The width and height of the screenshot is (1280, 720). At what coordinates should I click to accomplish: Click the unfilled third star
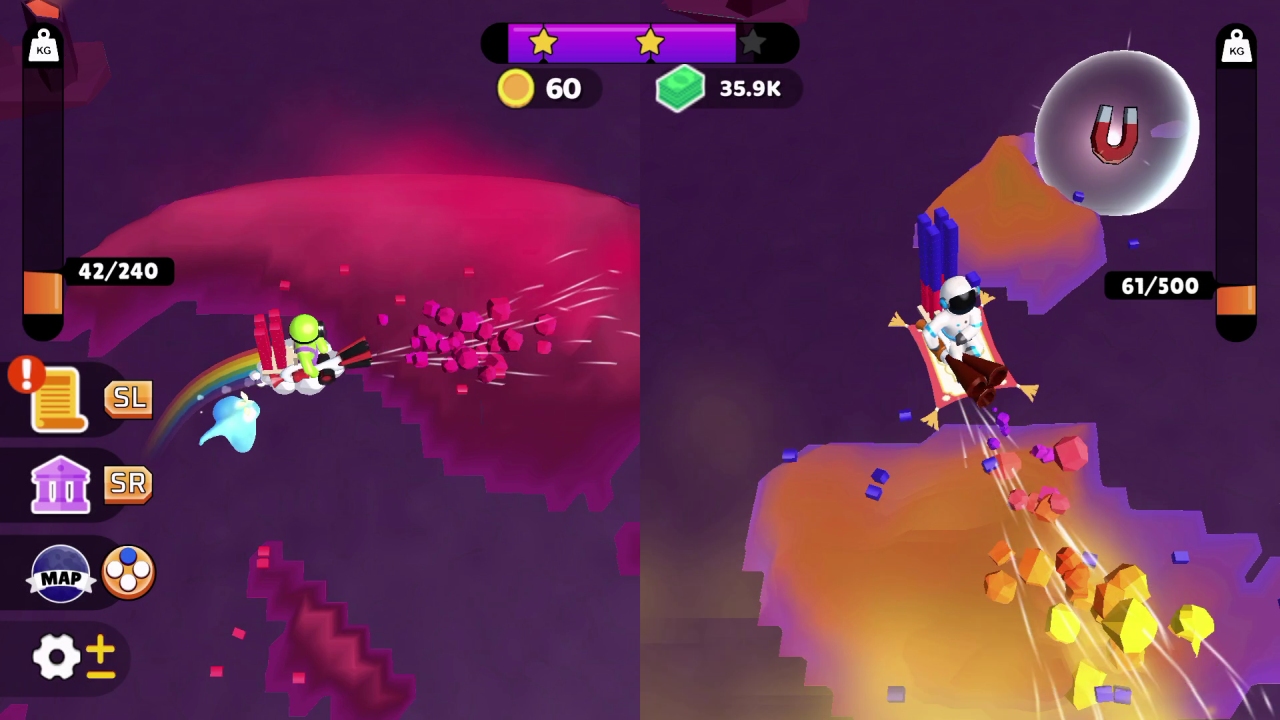[x=752, y=42]
